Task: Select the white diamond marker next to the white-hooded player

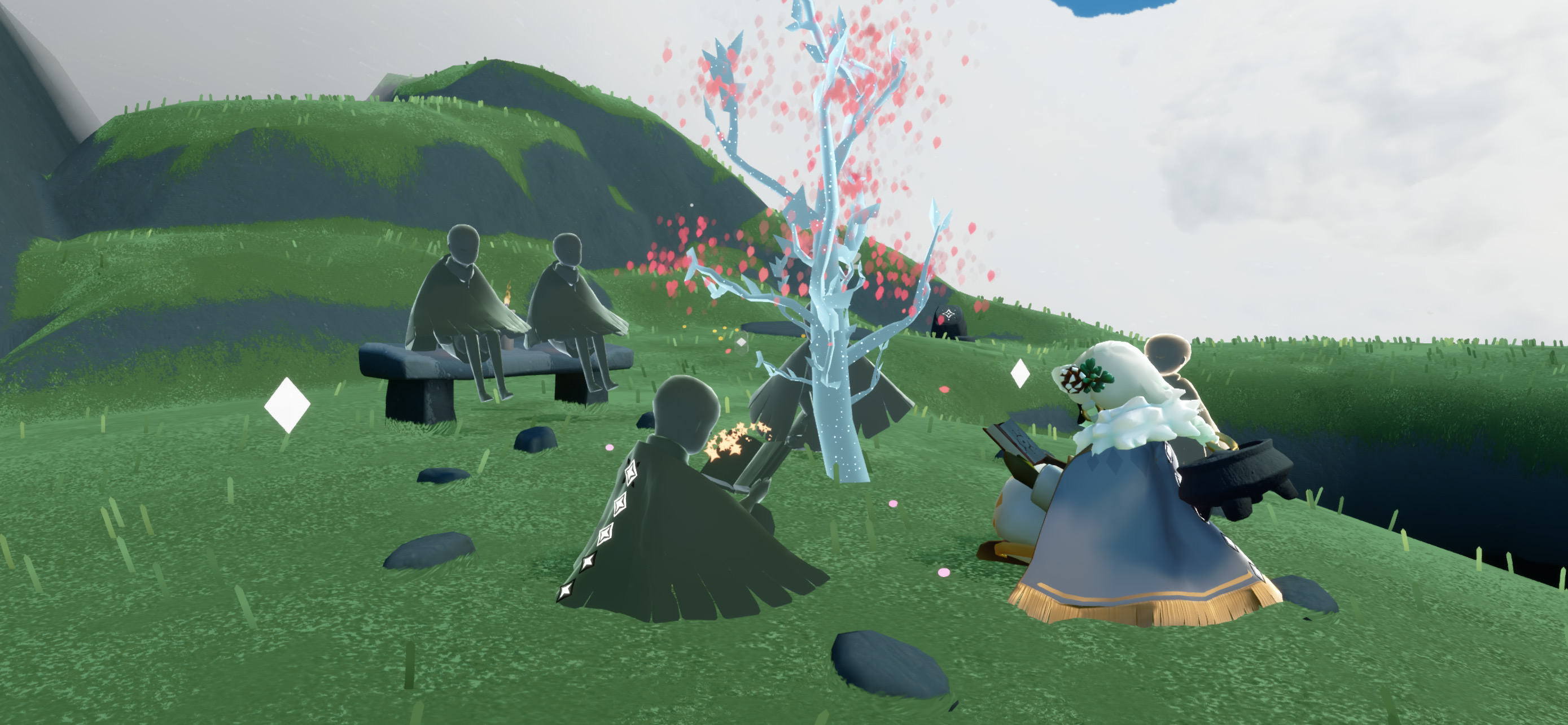Action: (x=1020, y=373)
